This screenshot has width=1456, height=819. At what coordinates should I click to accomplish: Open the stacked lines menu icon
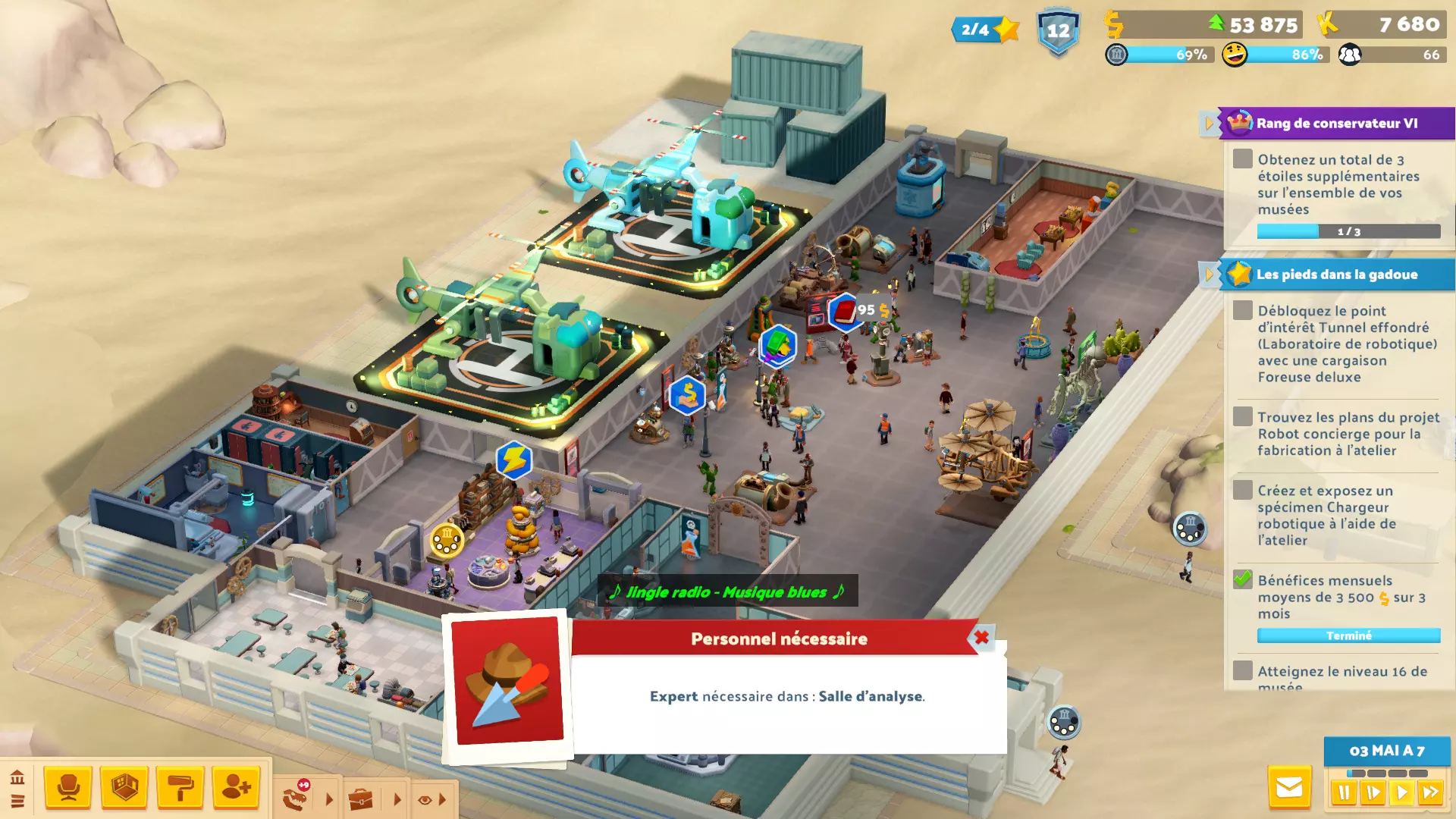tap(17, 801)
